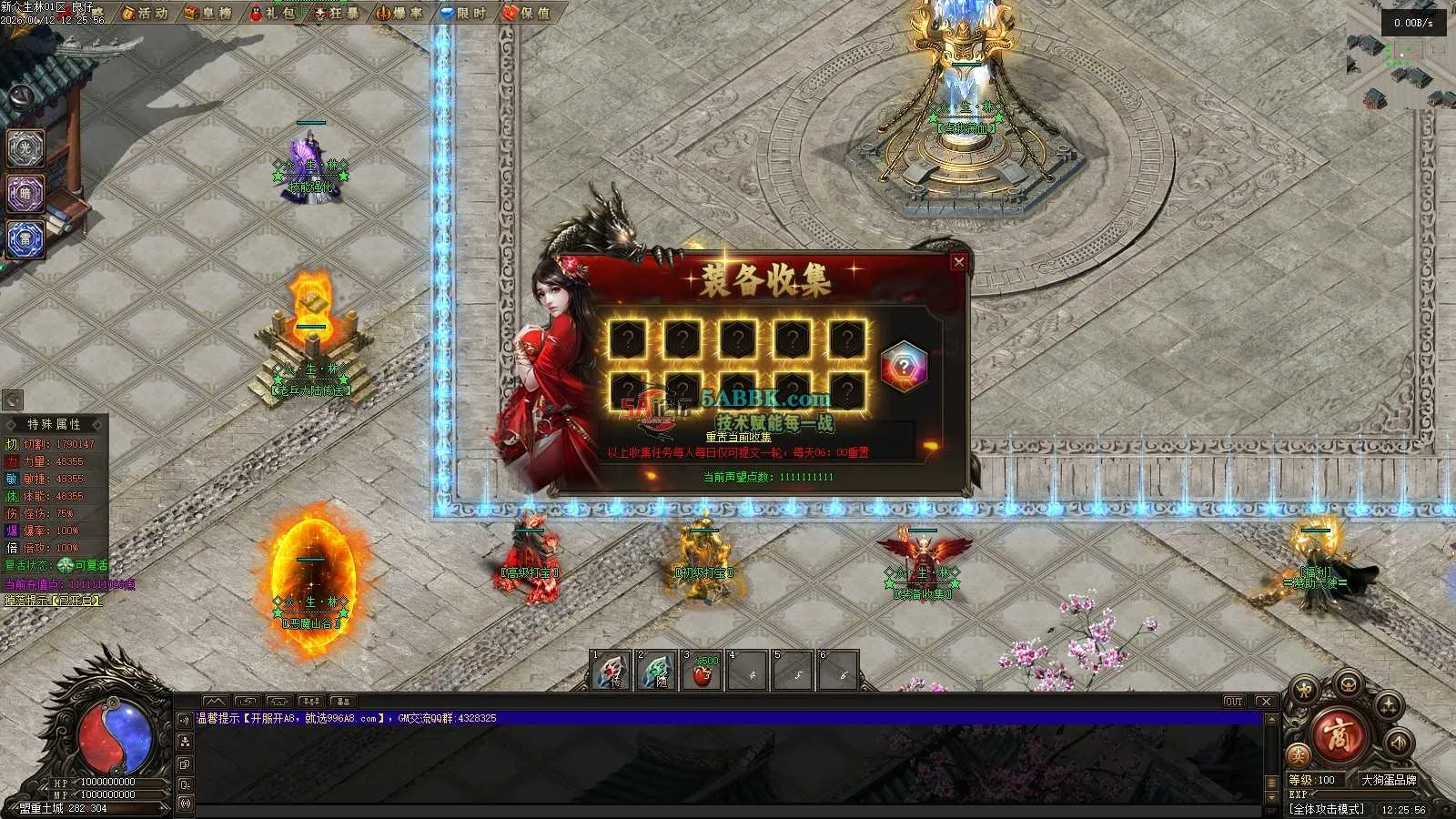1456x819 pixels.
Task: Click the large red 商 shop button
Action: coord(1339,736)
